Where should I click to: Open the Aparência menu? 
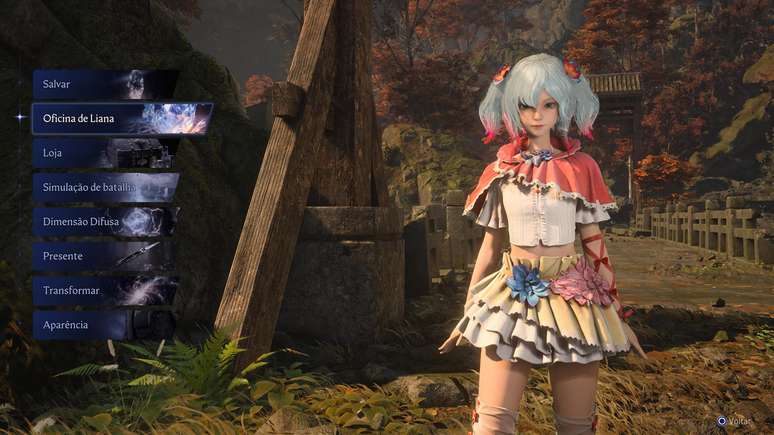click(x=105, y=325)
